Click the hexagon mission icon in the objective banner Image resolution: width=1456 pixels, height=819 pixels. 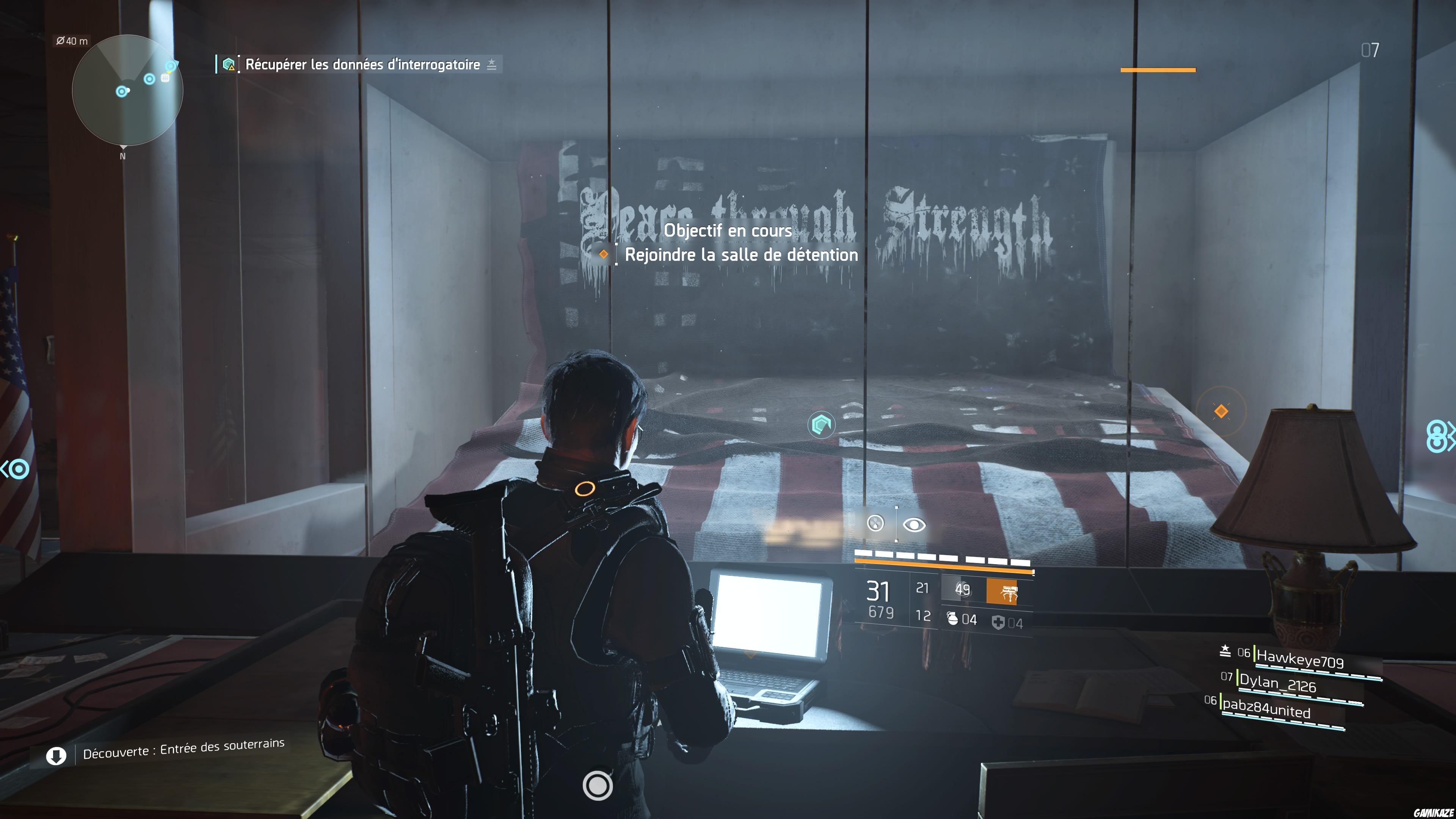click(229, 64)
